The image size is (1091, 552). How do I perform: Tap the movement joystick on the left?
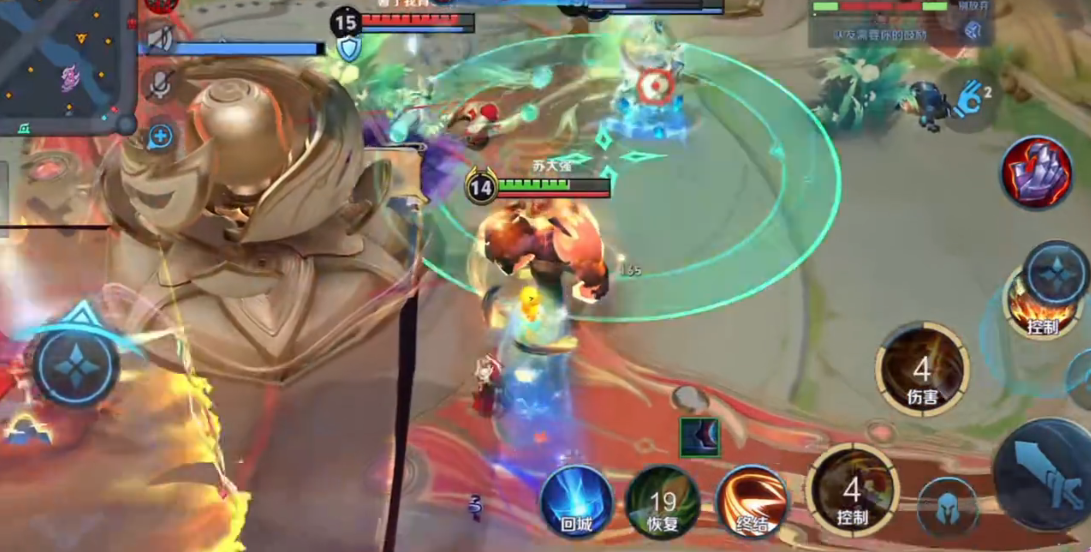click(76, 366)
